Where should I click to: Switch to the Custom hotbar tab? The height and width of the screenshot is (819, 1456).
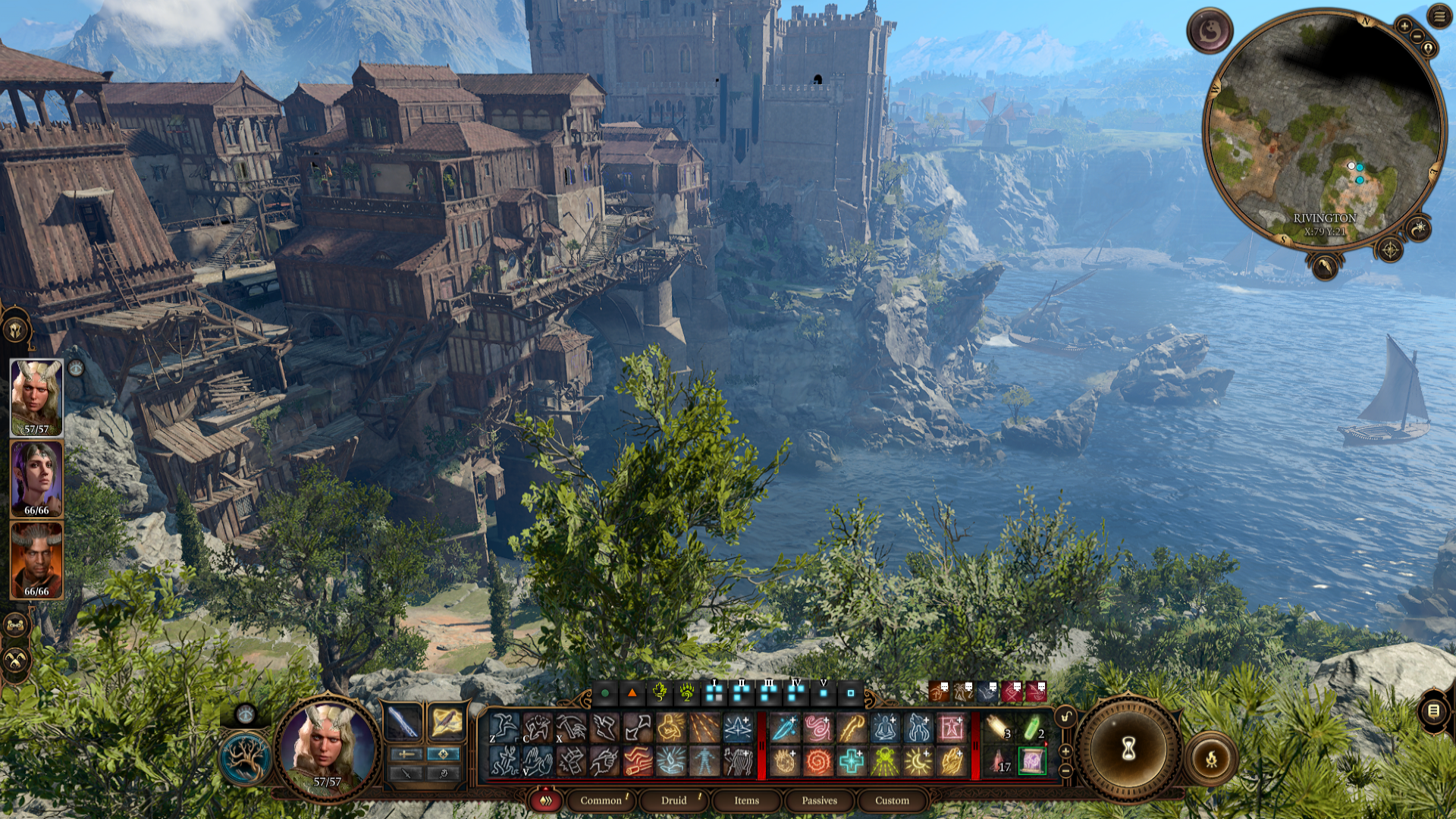[892, 800]
